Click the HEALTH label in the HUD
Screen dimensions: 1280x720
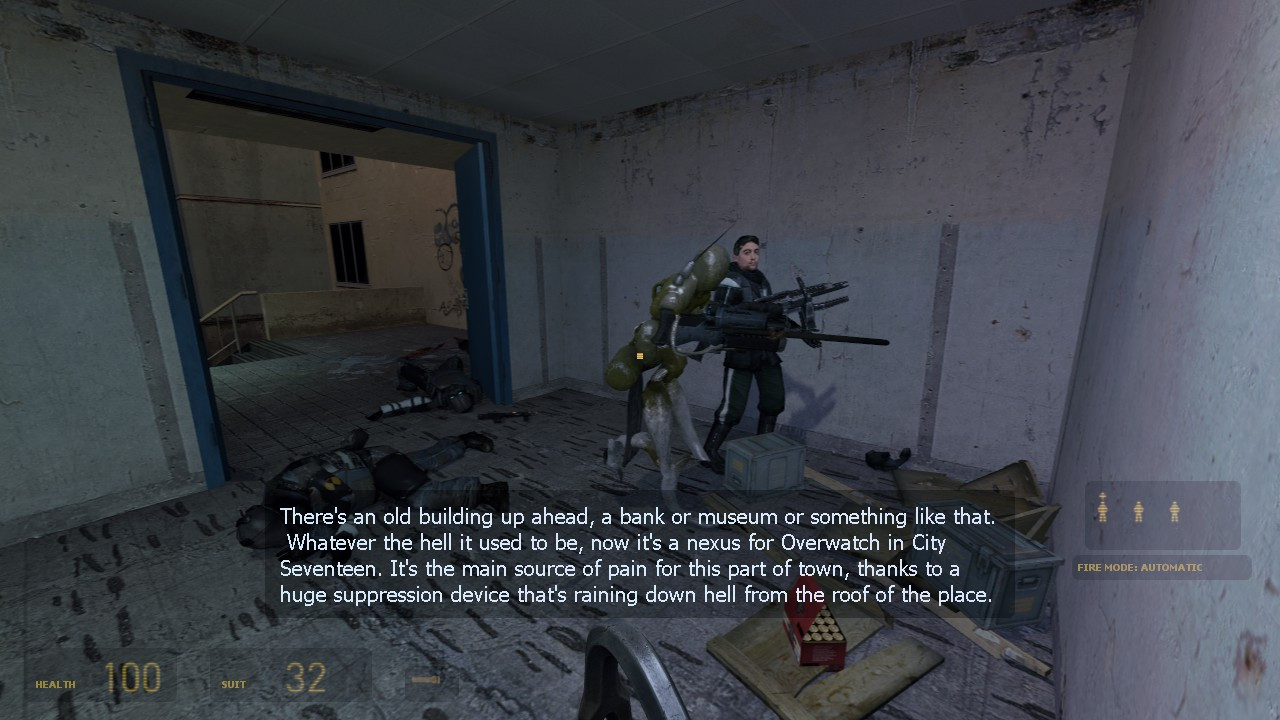tap(55, 685)
